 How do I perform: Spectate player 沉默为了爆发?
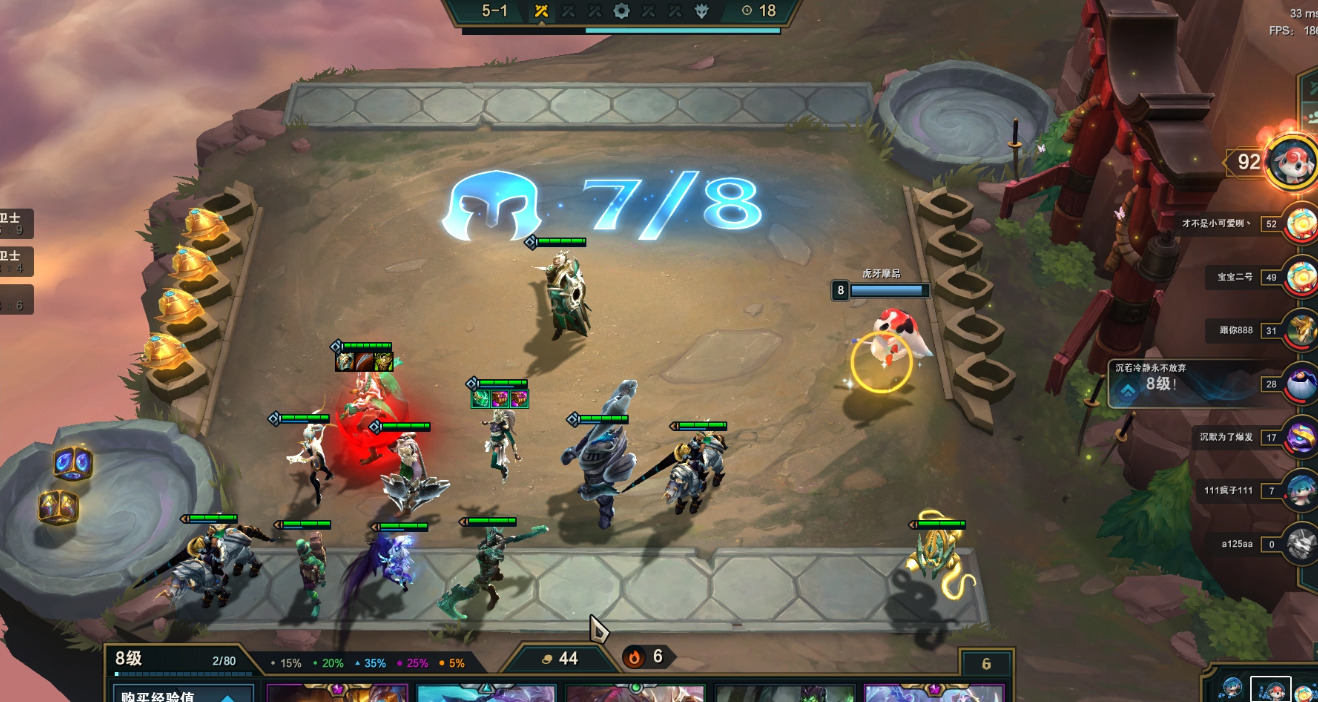click(1301, 437)
